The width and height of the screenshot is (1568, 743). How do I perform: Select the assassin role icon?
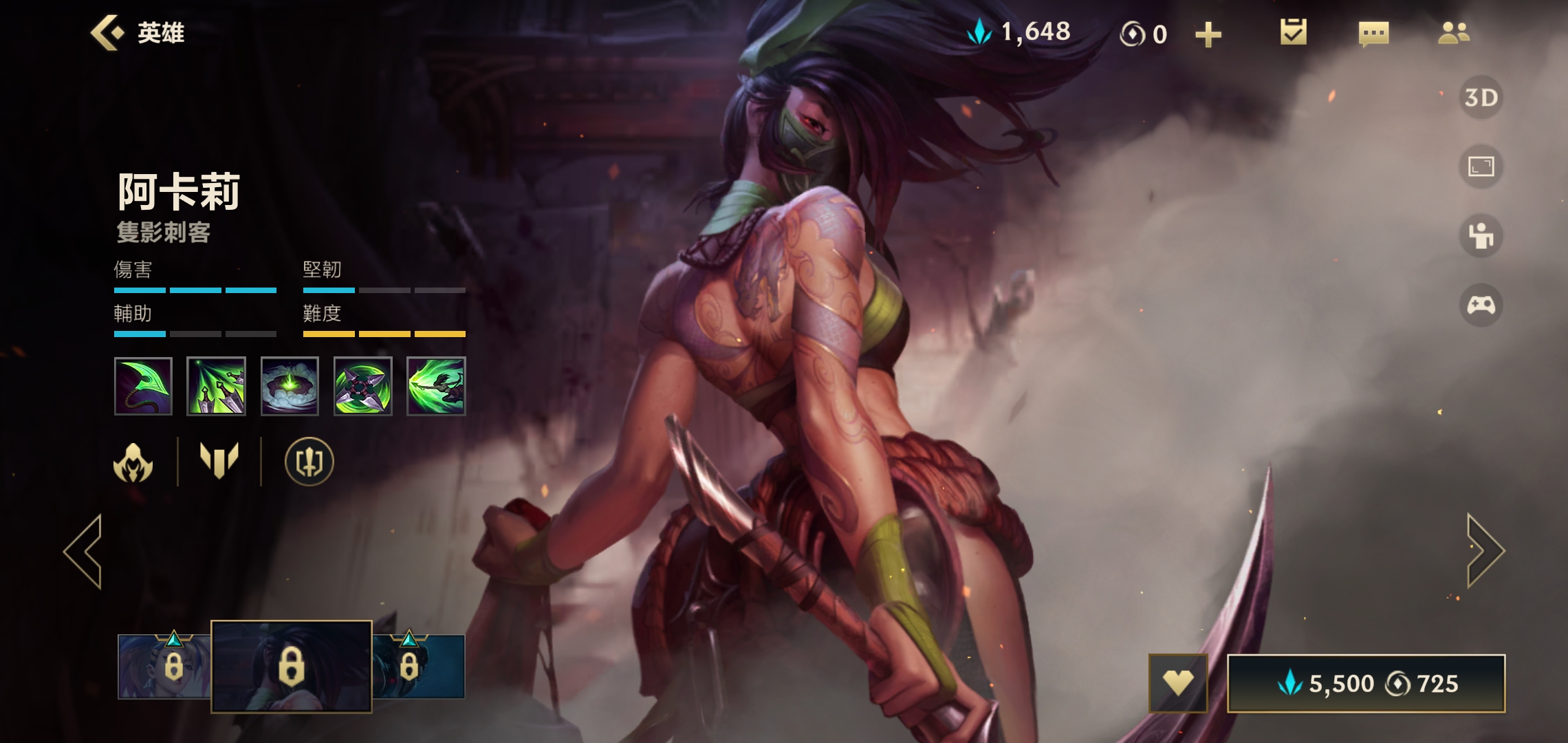tap(133, 462)
